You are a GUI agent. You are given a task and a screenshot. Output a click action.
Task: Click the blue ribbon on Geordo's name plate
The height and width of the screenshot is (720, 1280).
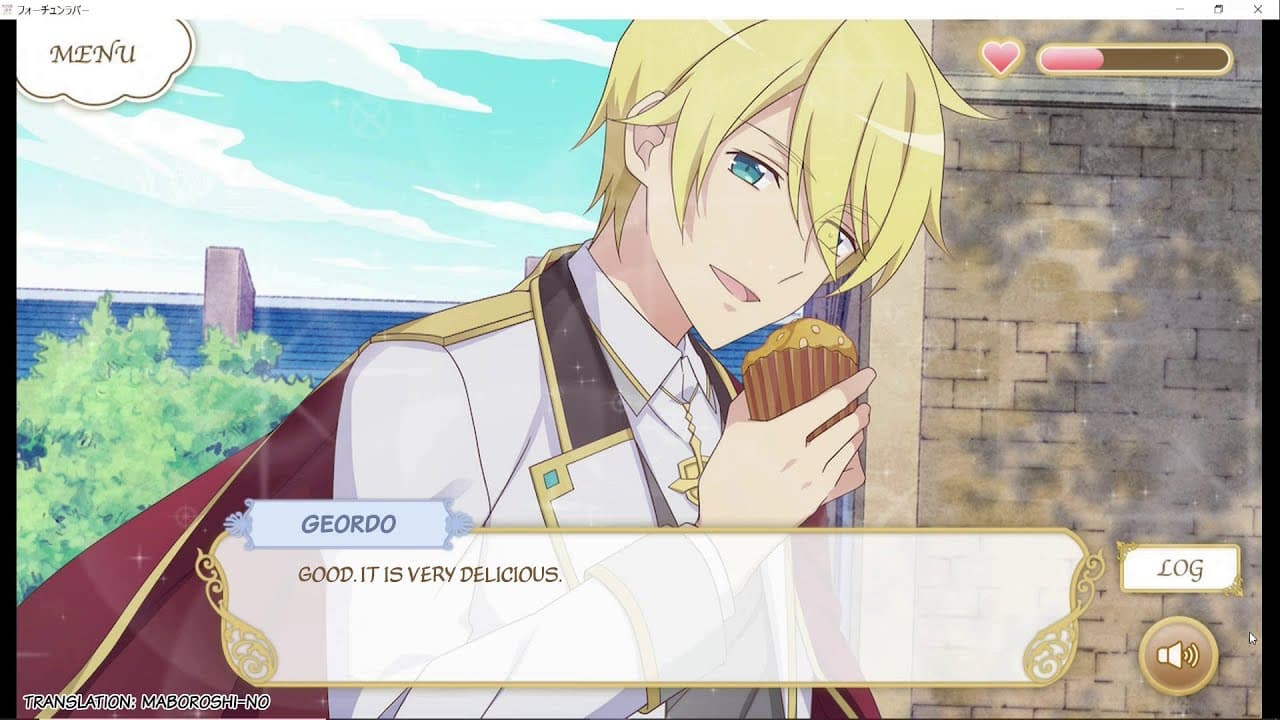pyautogui.click(x=239, y=523)
